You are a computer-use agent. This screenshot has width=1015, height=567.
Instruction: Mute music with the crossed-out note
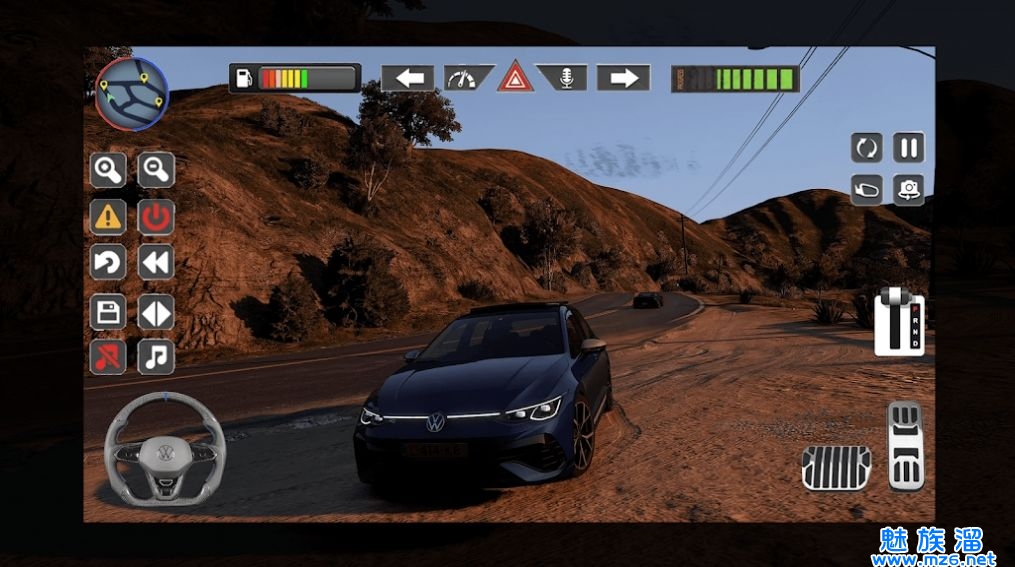click(108, 357)
